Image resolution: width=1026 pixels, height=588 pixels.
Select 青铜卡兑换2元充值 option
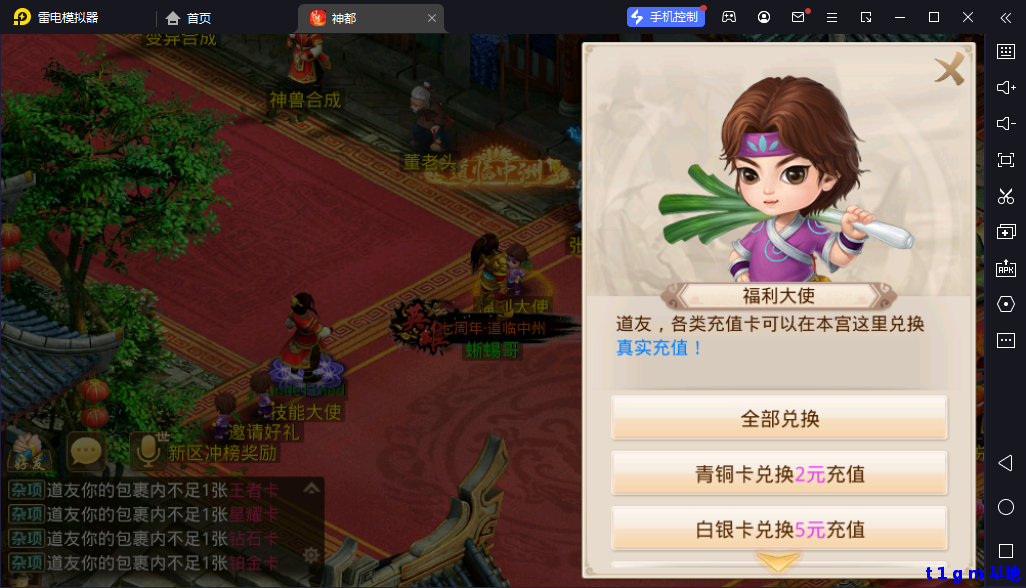click(779, 473)
